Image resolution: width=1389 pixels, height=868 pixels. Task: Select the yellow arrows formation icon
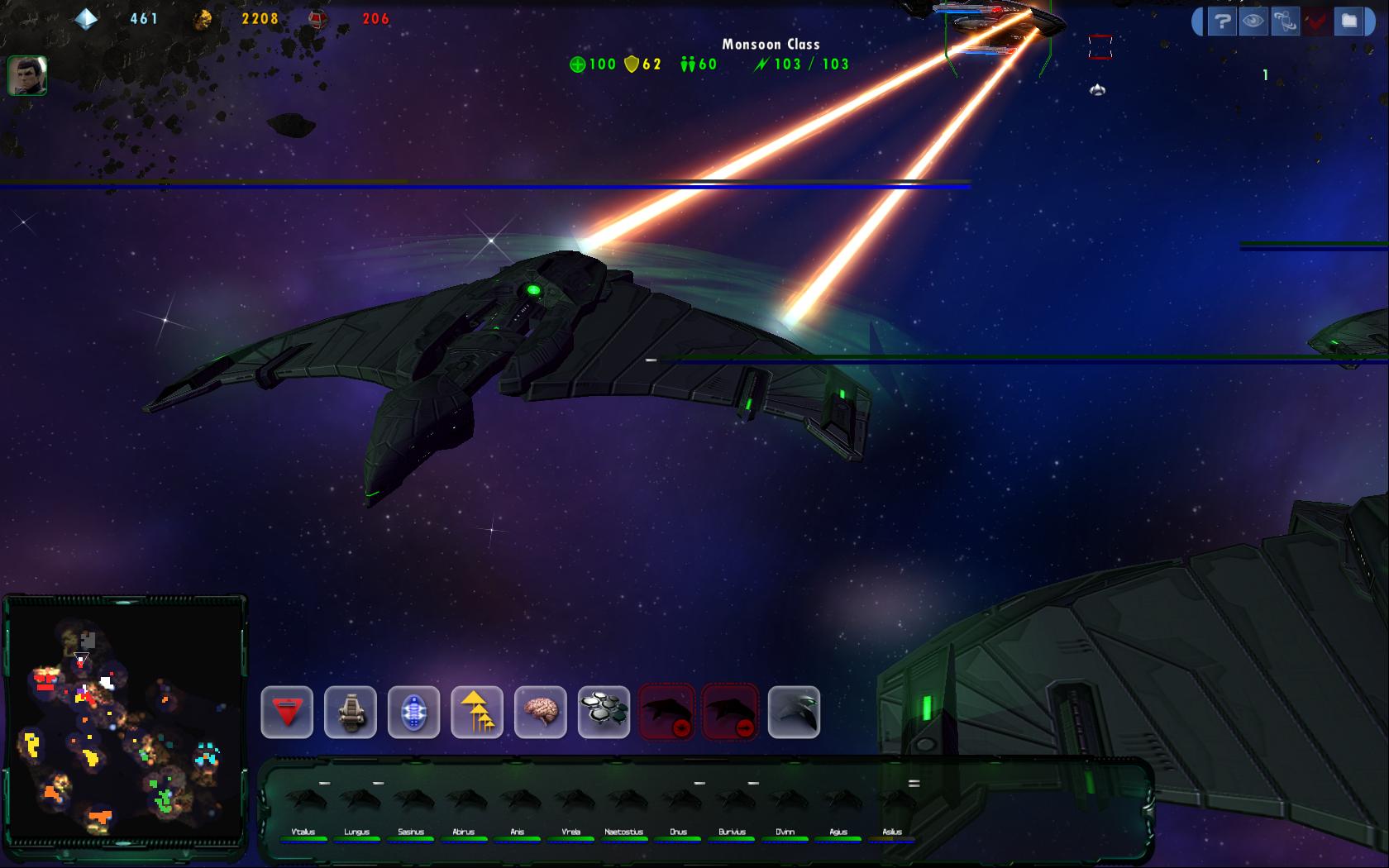477,712
